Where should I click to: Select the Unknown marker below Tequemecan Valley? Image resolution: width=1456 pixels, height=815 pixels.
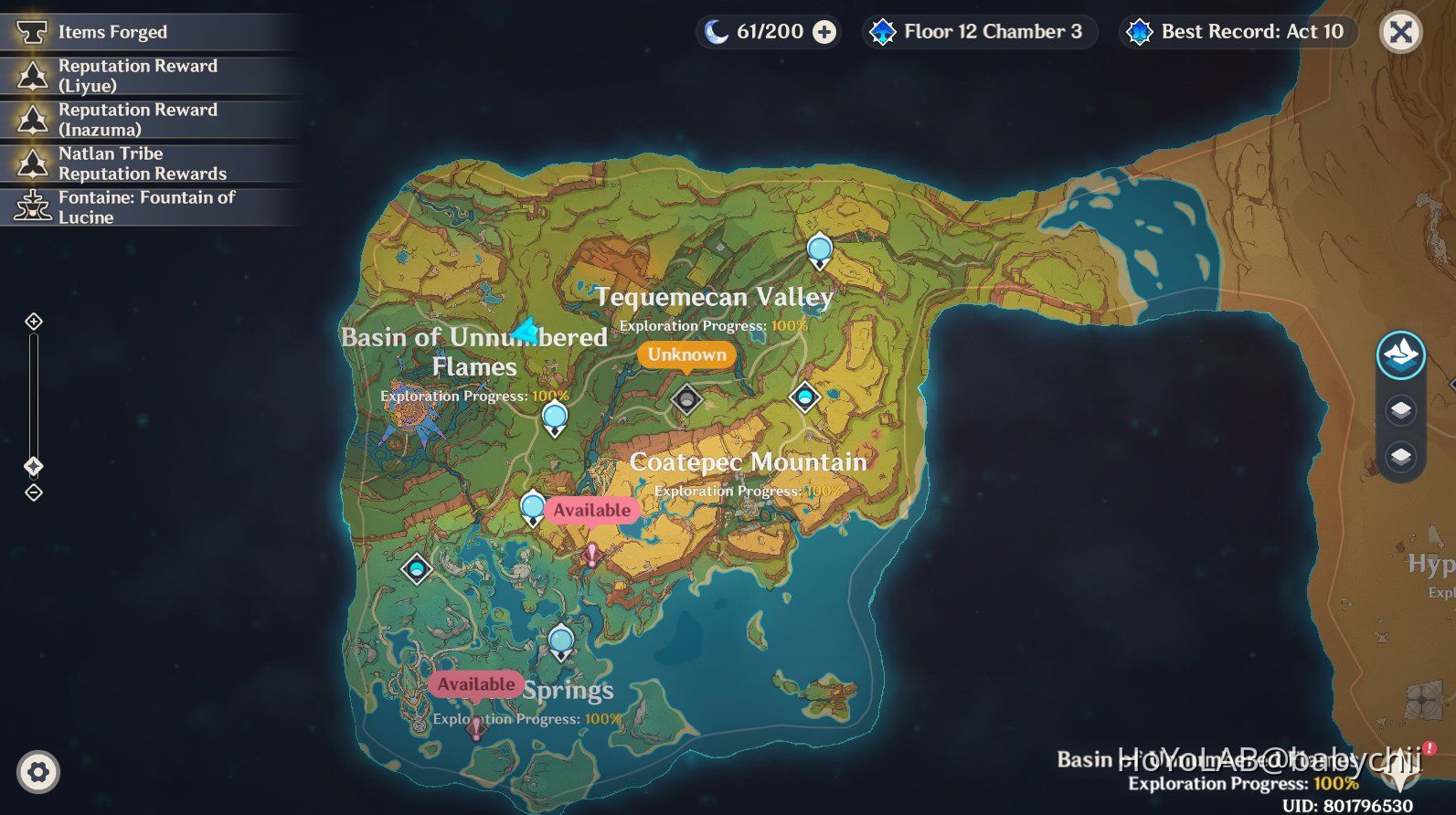point(686,355)
